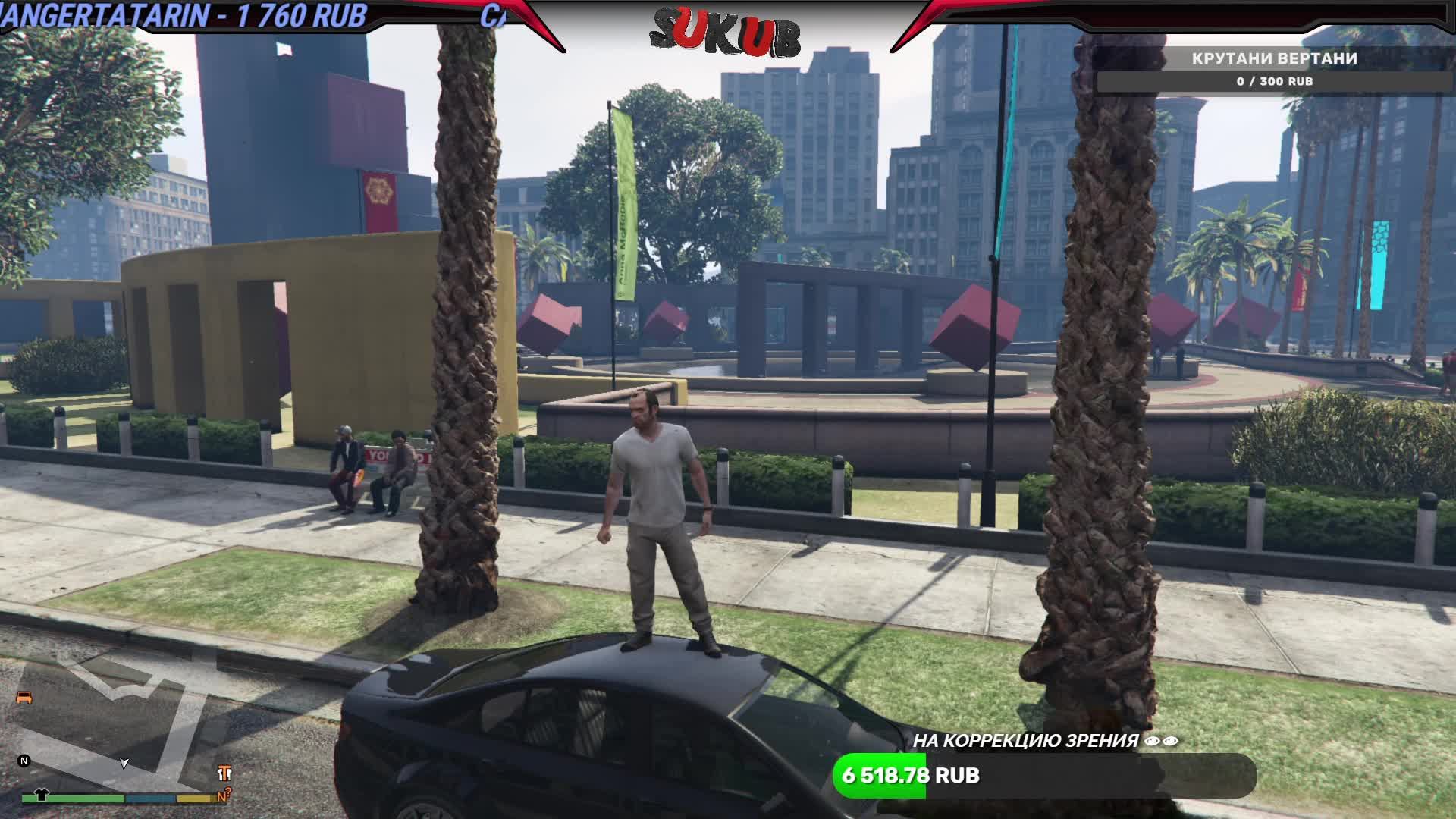Image resolution: width=1456 pixels, height=819 pixels.
Task: Click the orange T-shirt store icon on the minimap
Action: tap(225, 773)
